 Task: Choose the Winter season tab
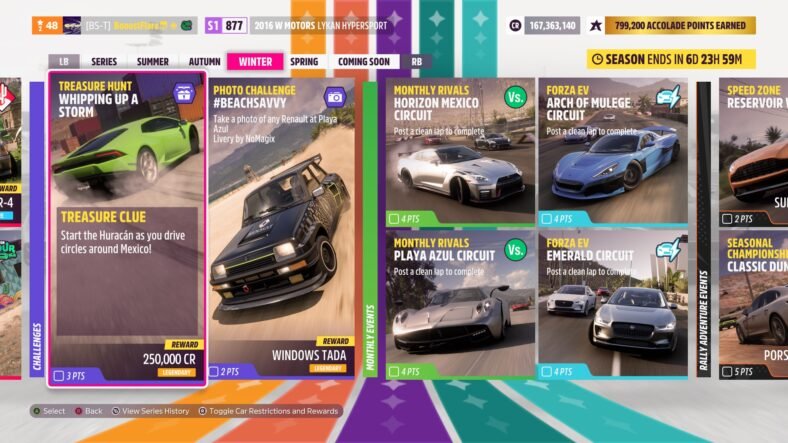pyautogui.click(x=255, y=62)
